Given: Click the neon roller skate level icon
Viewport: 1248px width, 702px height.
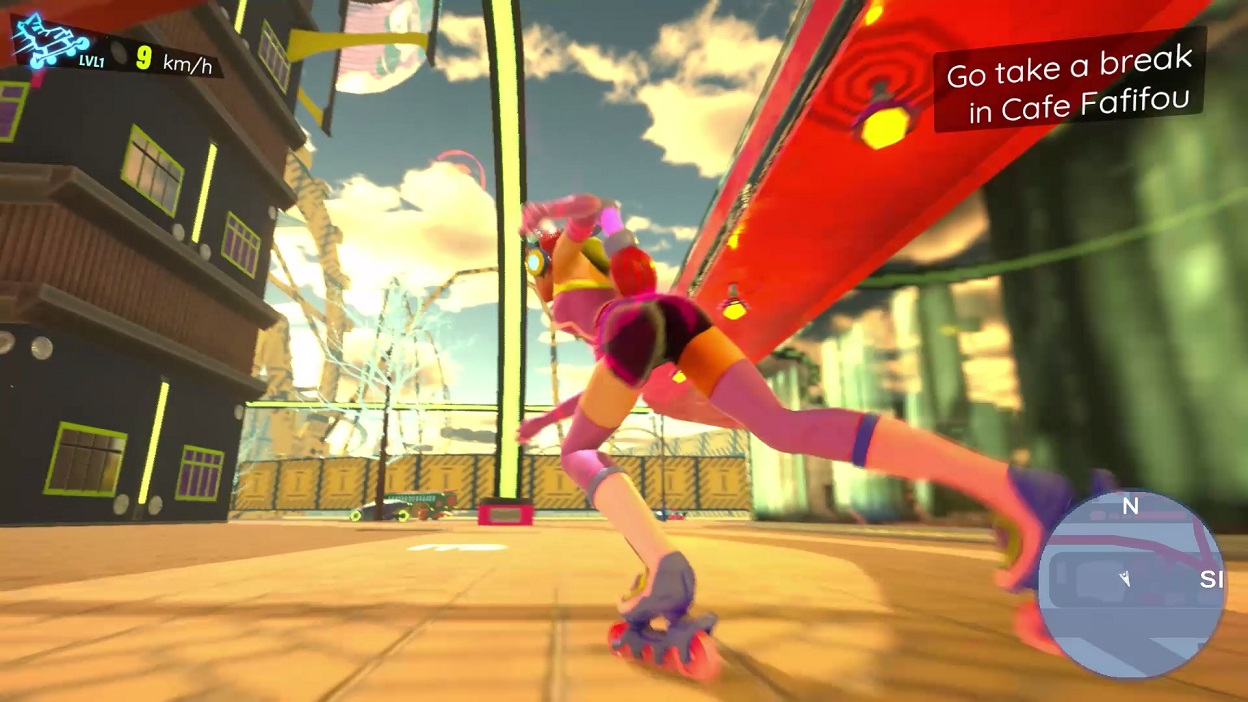Looking at the screenshot, I should pos(52,41).
